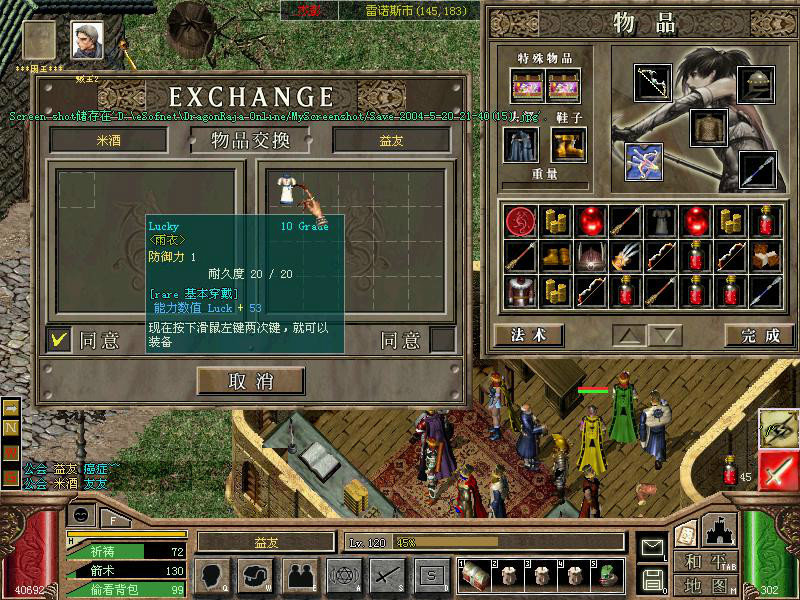Choose the equipped body armor slot
This screenshot has width=800, height=600.
point(708,128)
